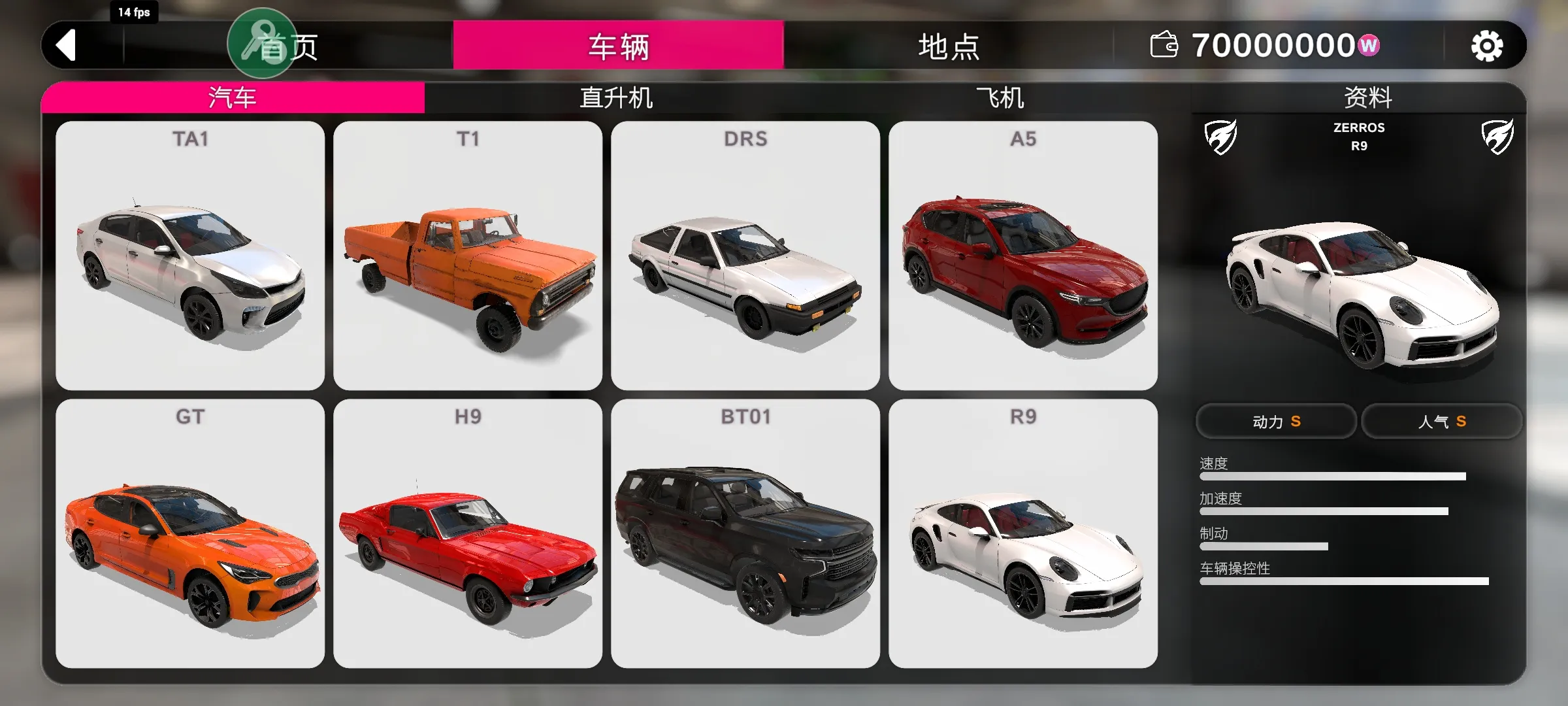The image size is (1568, 706).
Task: Select the orange T1 pickup truck
Action: (468, 256)
